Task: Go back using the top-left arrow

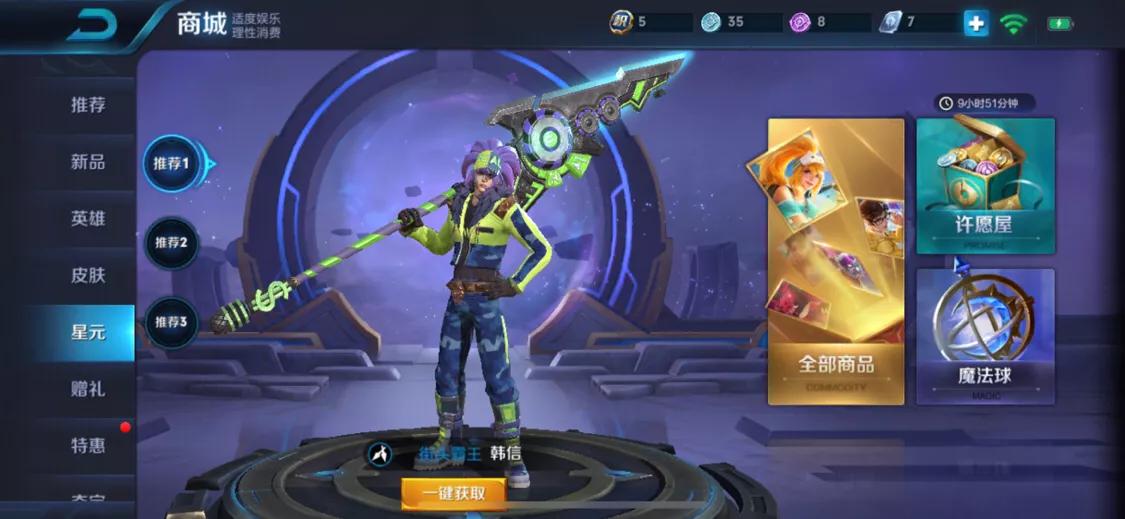Action: 91,24
